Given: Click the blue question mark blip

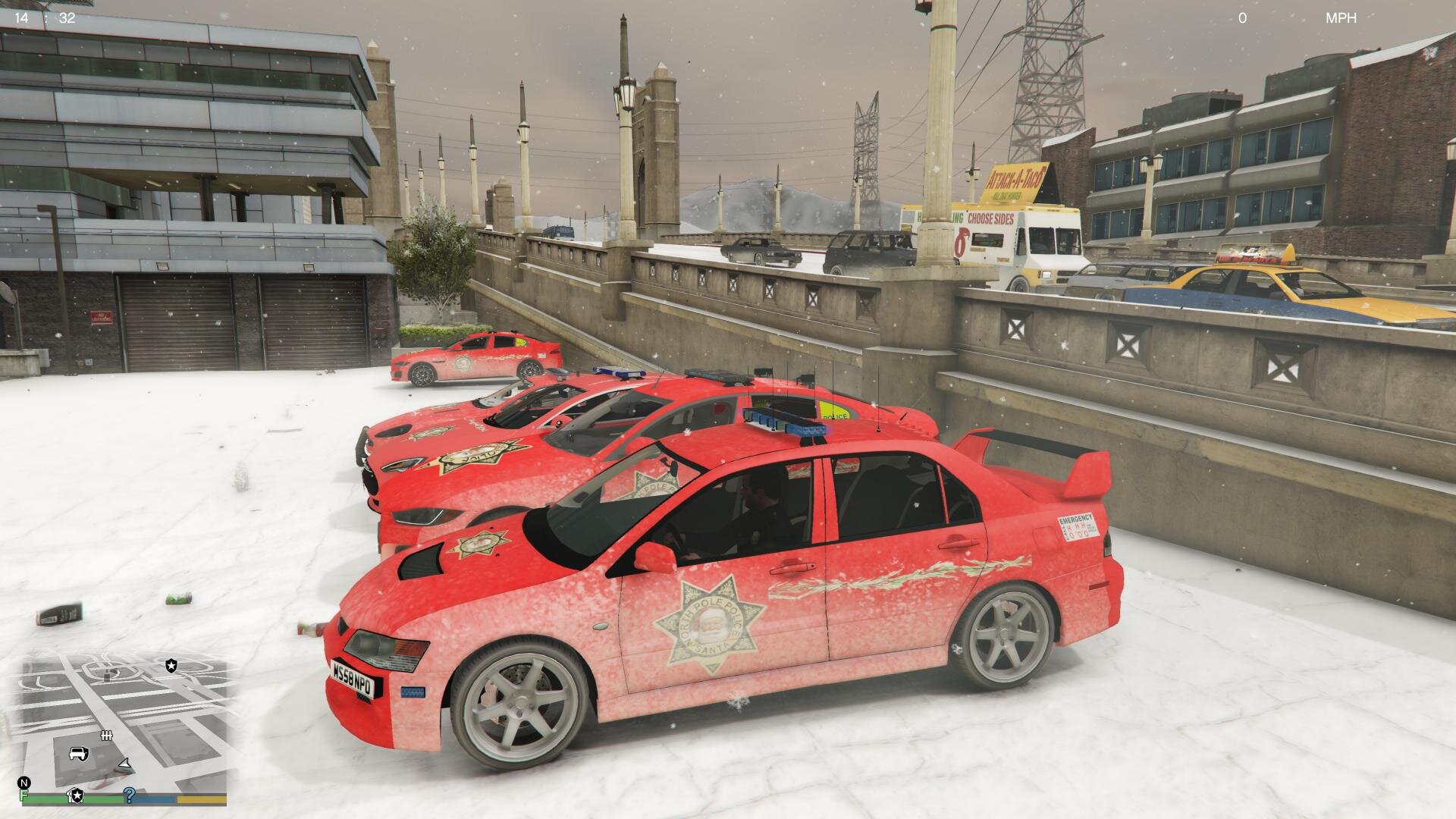Looking at the screenshot, I should pyautogui.click(x=130, y=794).
